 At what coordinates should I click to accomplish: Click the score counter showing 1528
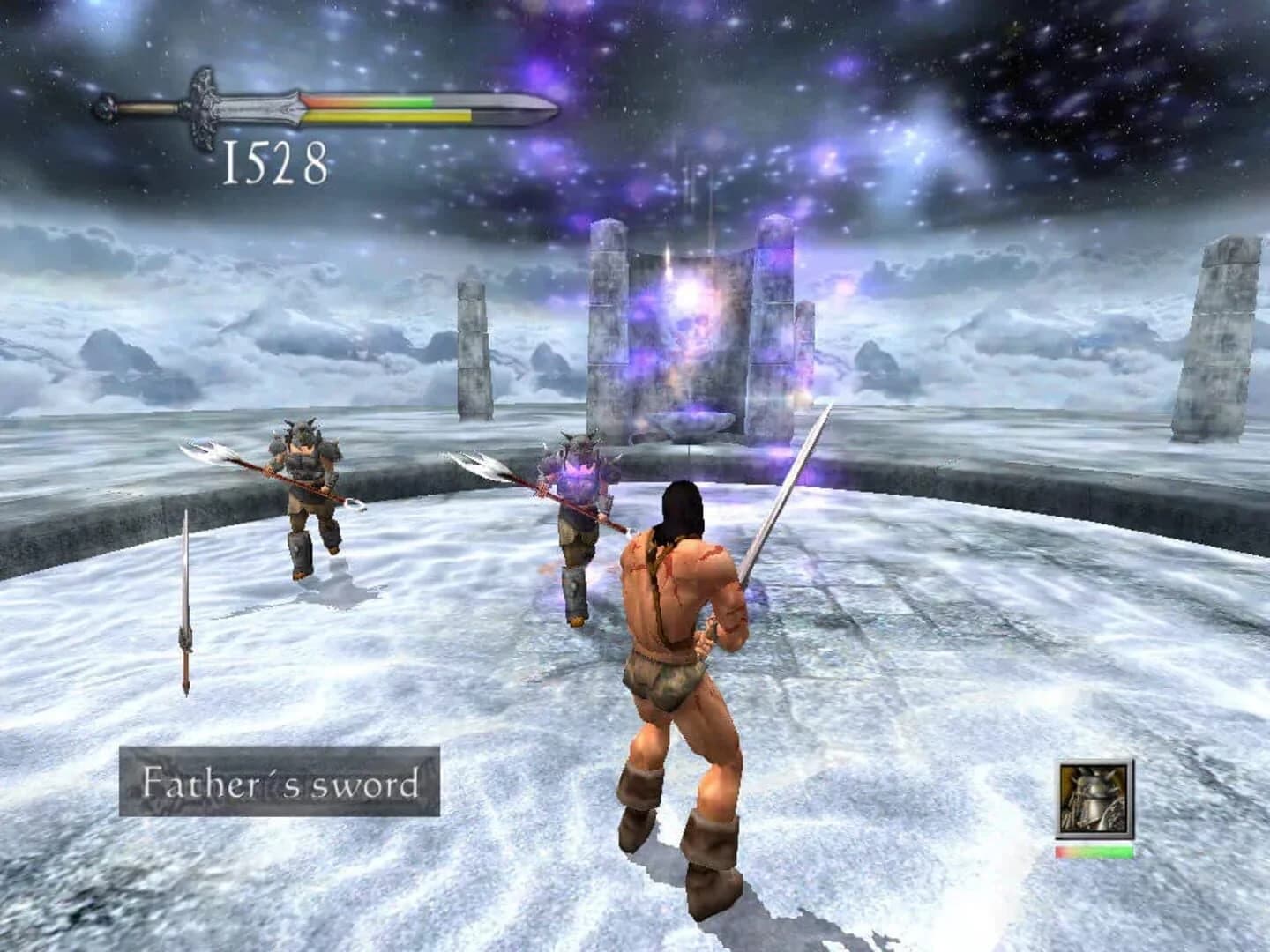[273, 163]
